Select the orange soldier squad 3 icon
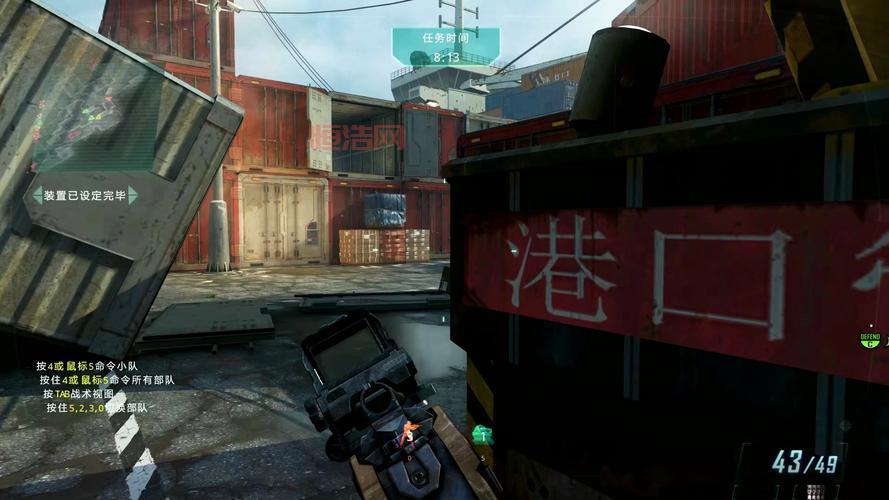Viewport: 889px width, 500px height. pos(408,433)
